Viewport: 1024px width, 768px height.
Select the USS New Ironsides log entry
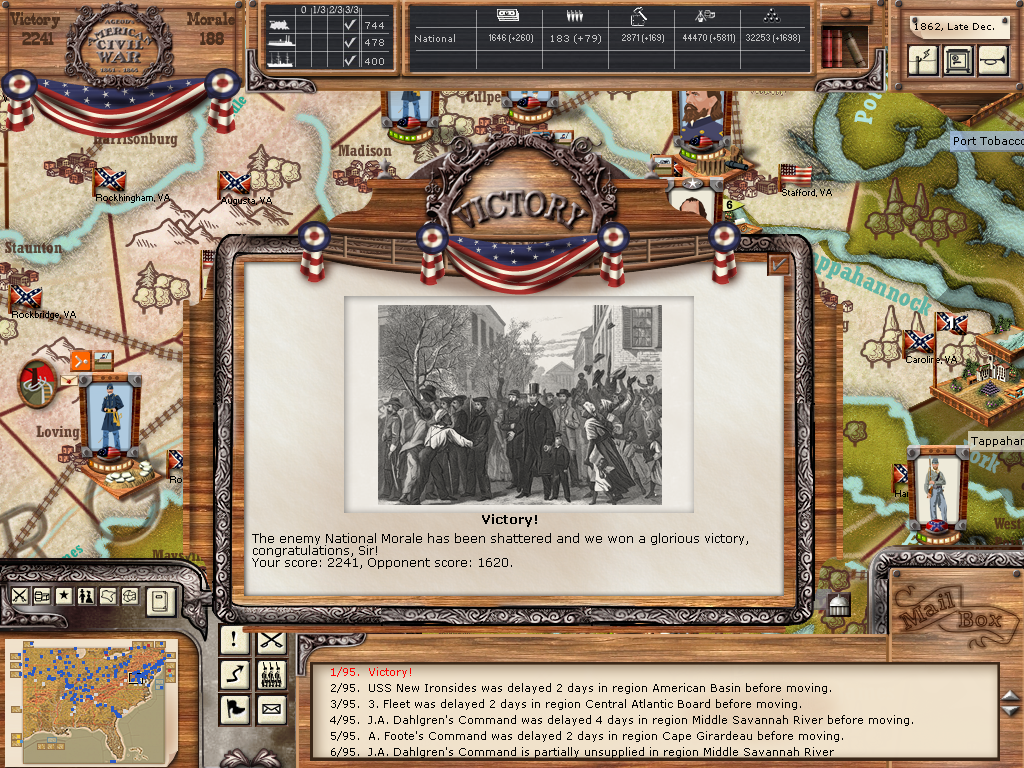(580, 688)
